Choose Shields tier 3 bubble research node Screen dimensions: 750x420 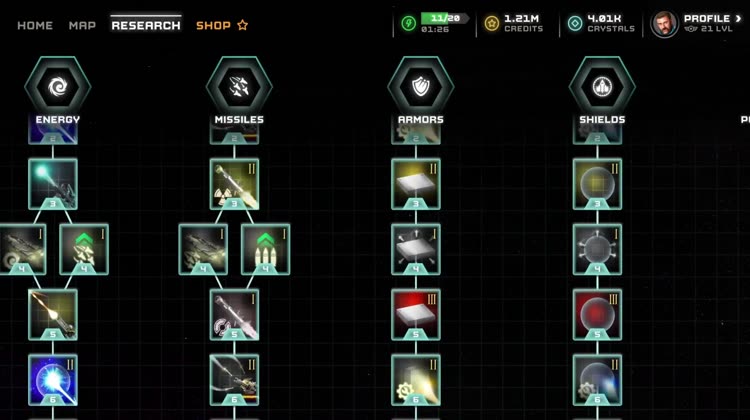(597, 183)
